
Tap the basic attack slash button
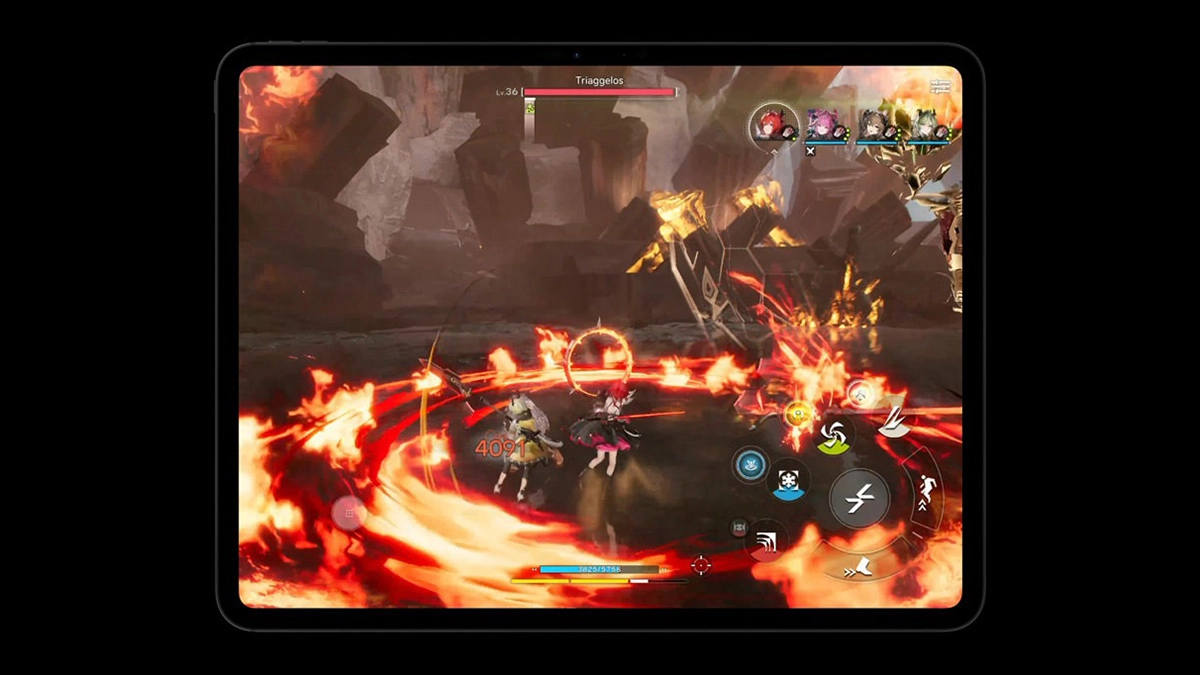point(859,498)
